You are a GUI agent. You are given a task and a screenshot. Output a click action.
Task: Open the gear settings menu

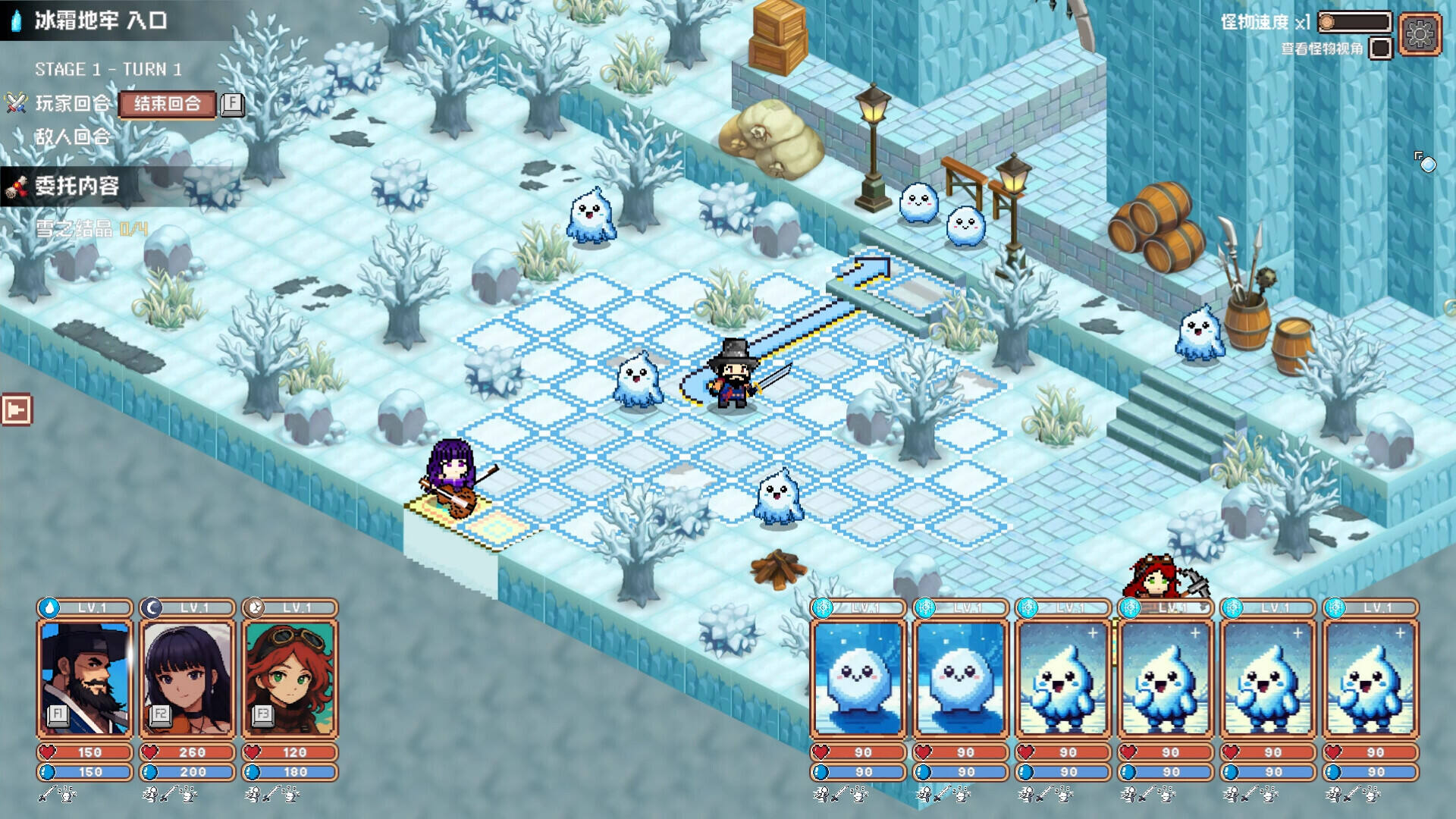pyautogui.click(x=1420, y=33)
